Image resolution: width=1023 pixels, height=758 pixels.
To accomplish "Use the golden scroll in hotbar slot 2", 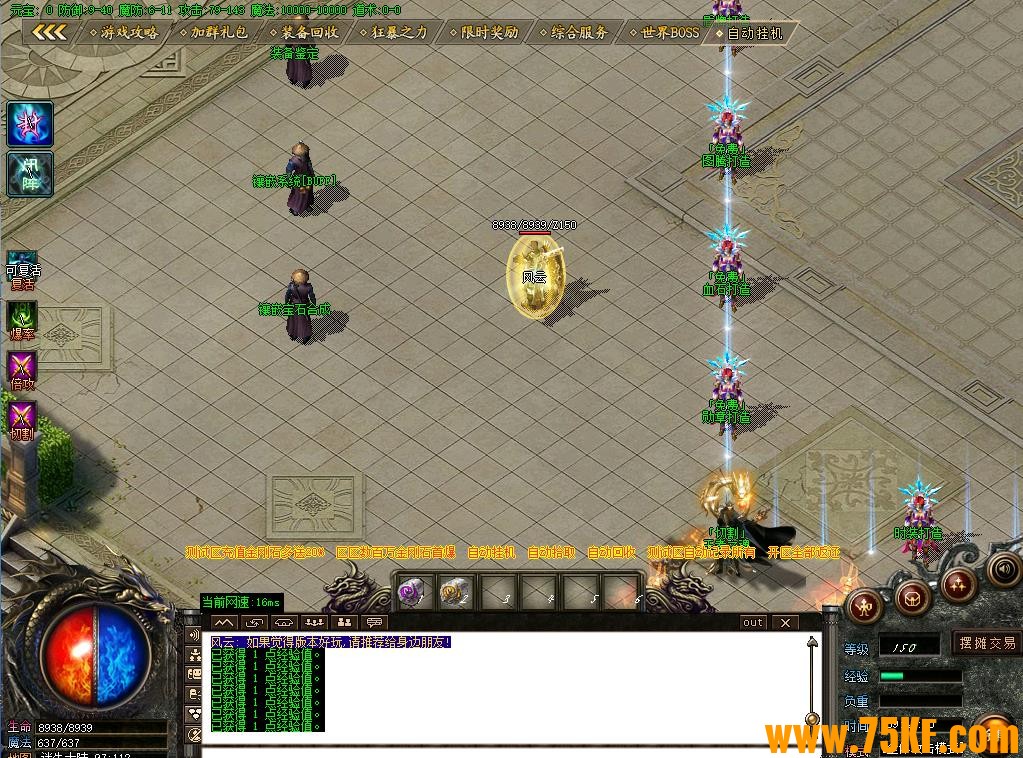I will pyautogui.click(x=455, y=592).
